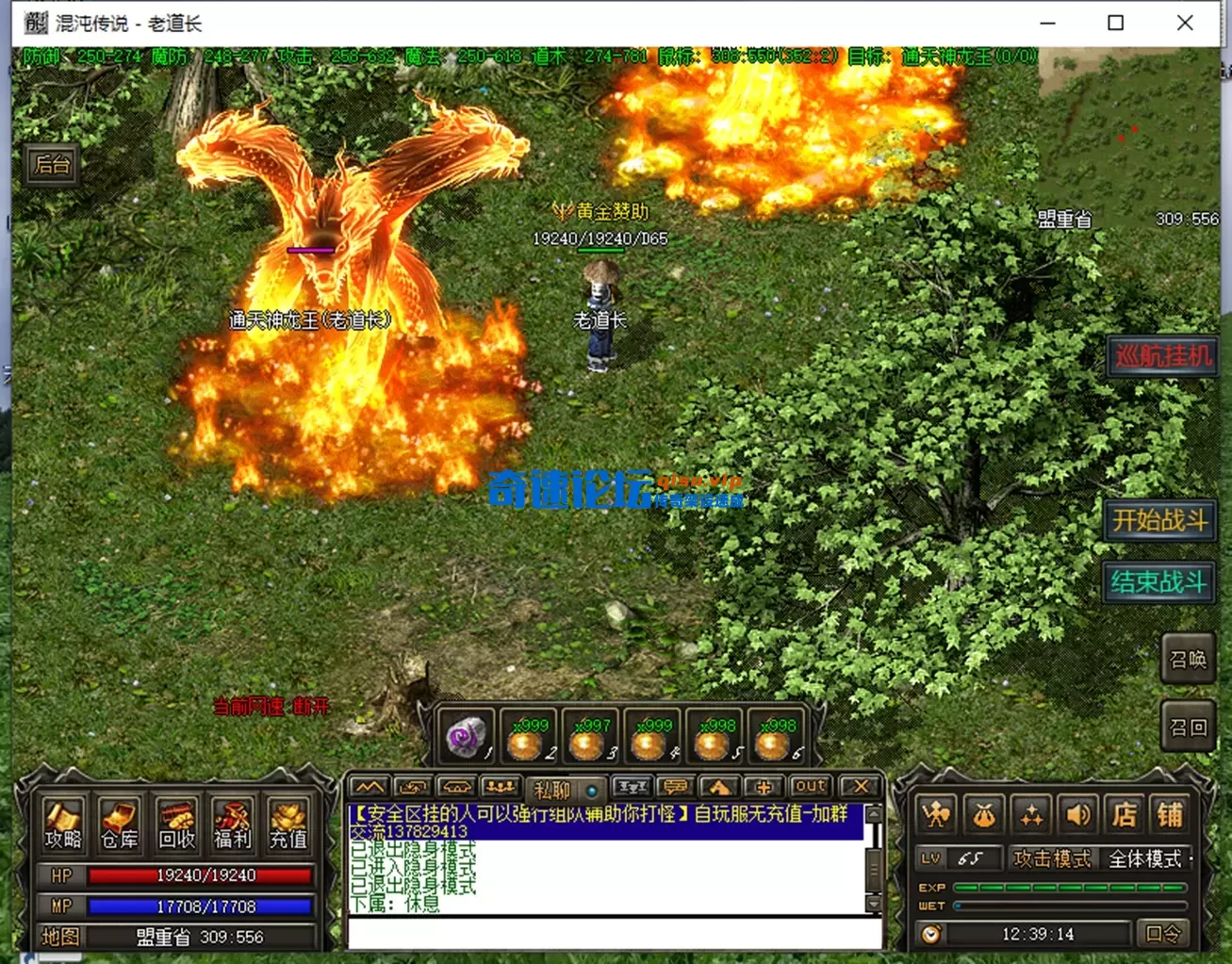Image resolution: width=1232 pixels, height=964 pixels.
Task: Expand chat history with the zigzag arrow icon
Action: pyautogui.click(x=368, y=786)
